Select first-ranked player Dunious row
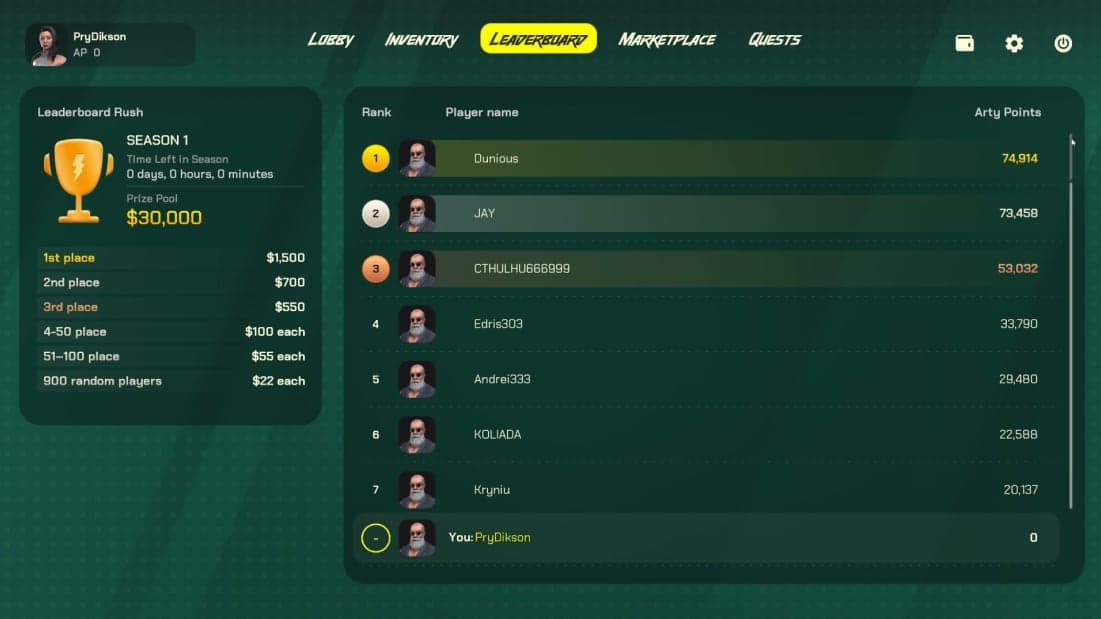This screenshot has height=619, width=1101. (700, 158)
